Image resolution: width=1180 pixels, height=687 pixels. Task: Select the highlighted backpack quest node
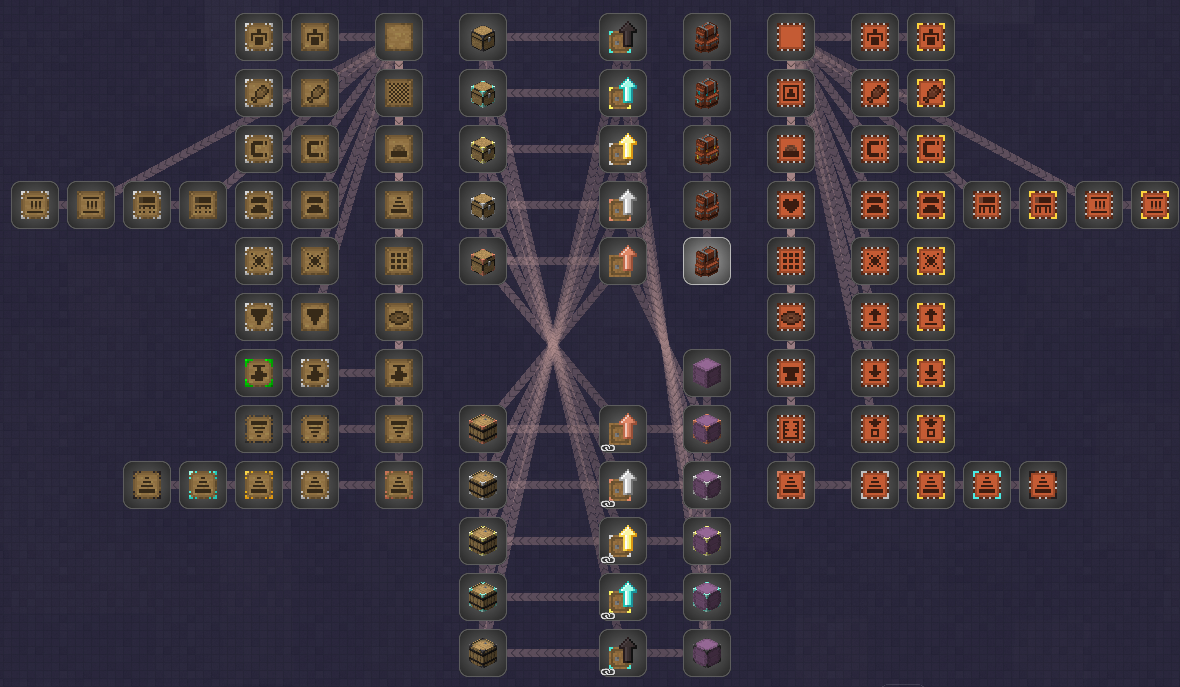click(707, 261)
